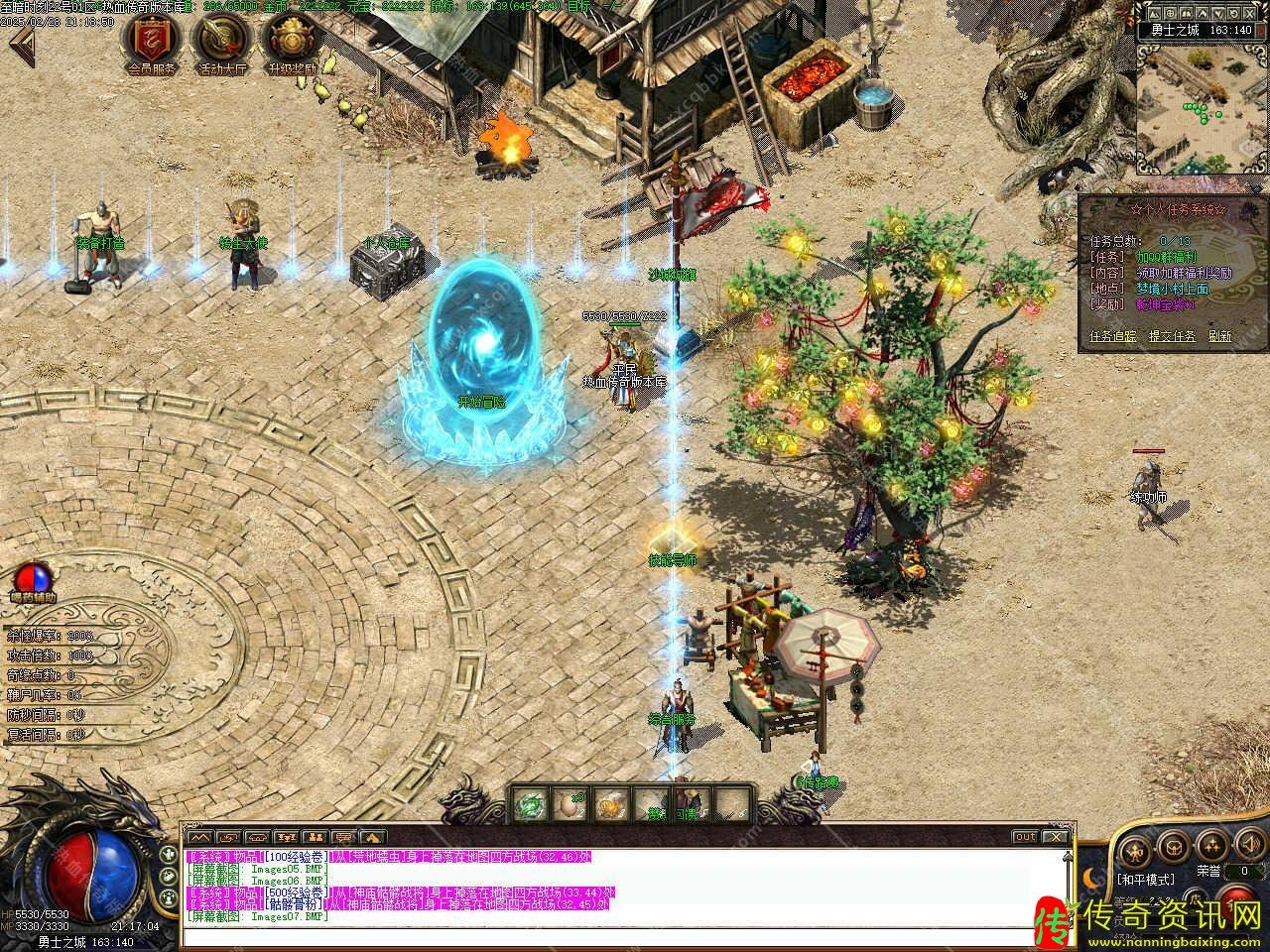Open the 升级奖励 level-up rewards

(291, 42)
